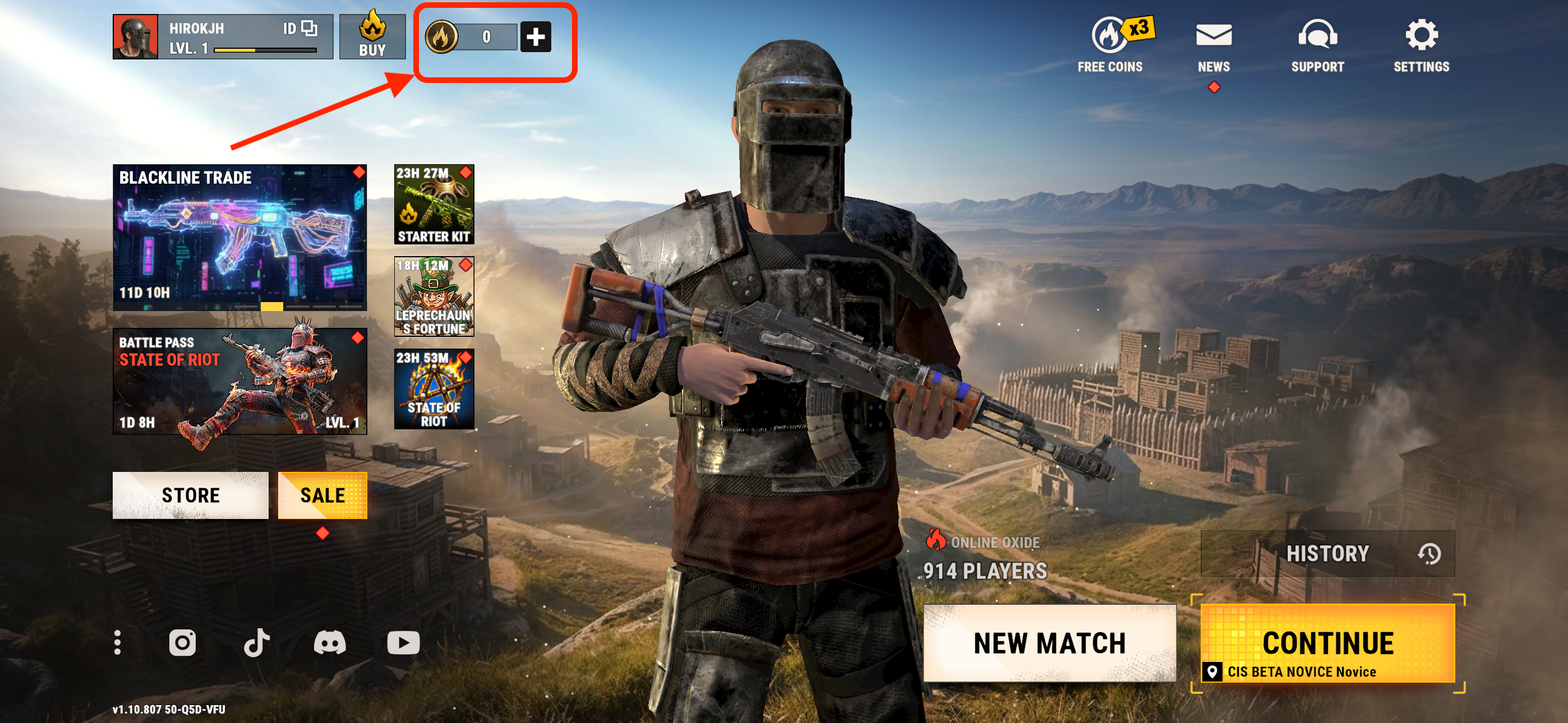Open the State of Riot battle pass

point(239,381)
